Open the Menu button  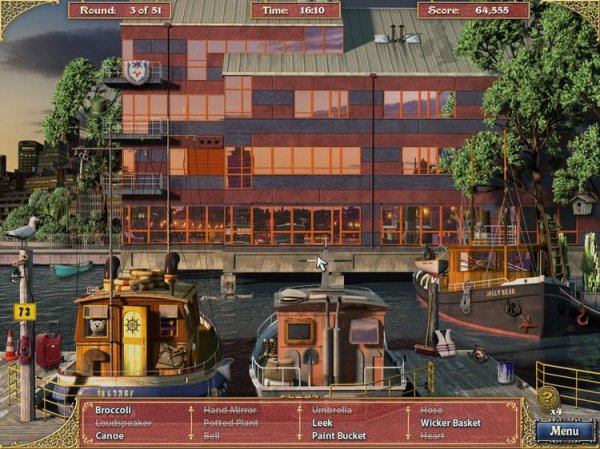point(564,432)
